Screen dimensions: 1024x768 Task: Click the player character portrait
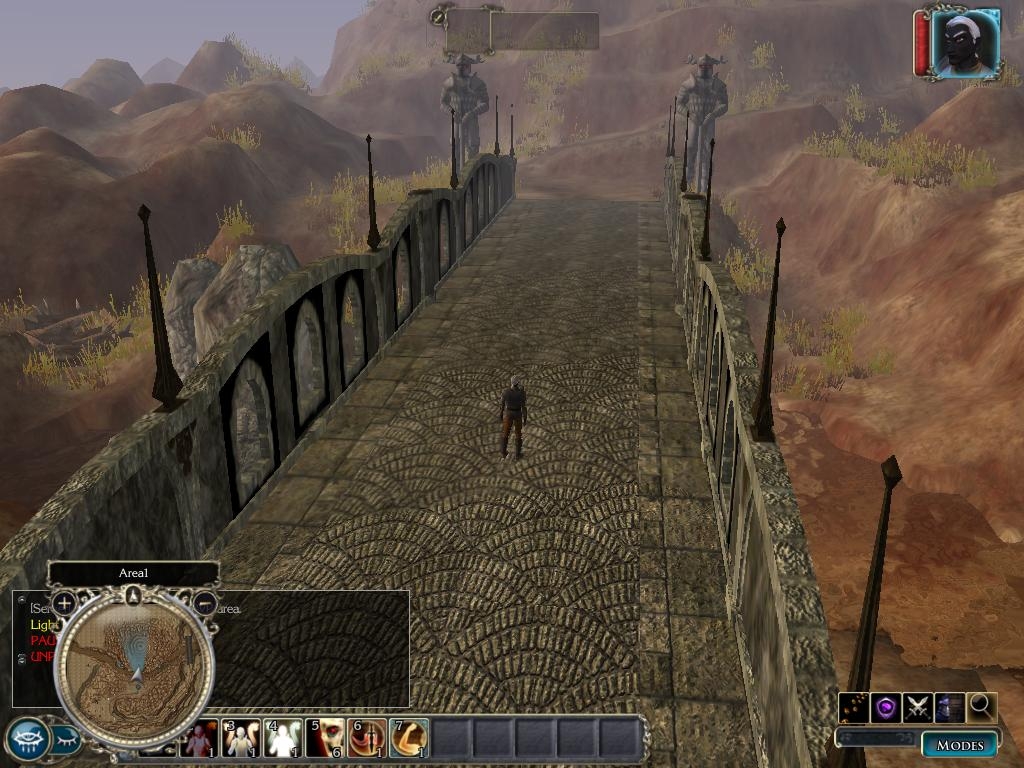click(x=965, y=42)
